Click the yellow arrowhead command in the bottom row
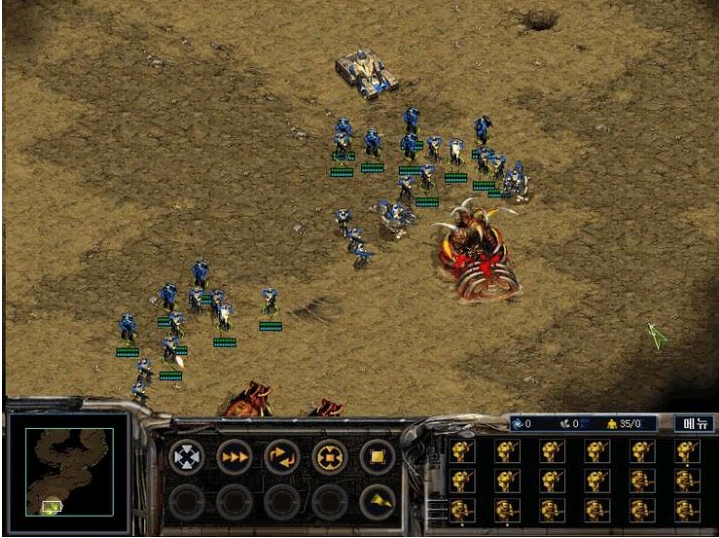The width and height of the screenshot is (719, 538). (378, 501)
